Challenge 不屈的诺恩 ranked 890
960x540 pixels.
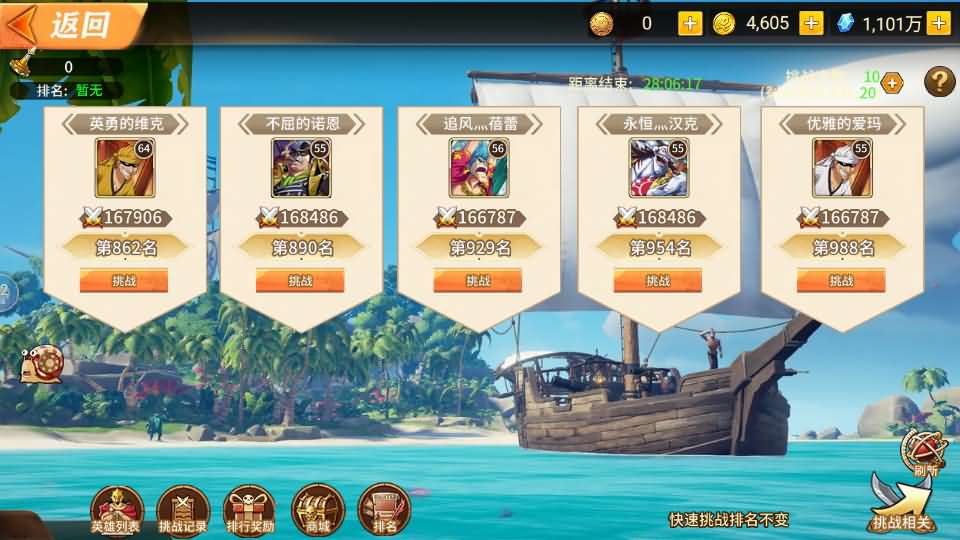point(300,281)
